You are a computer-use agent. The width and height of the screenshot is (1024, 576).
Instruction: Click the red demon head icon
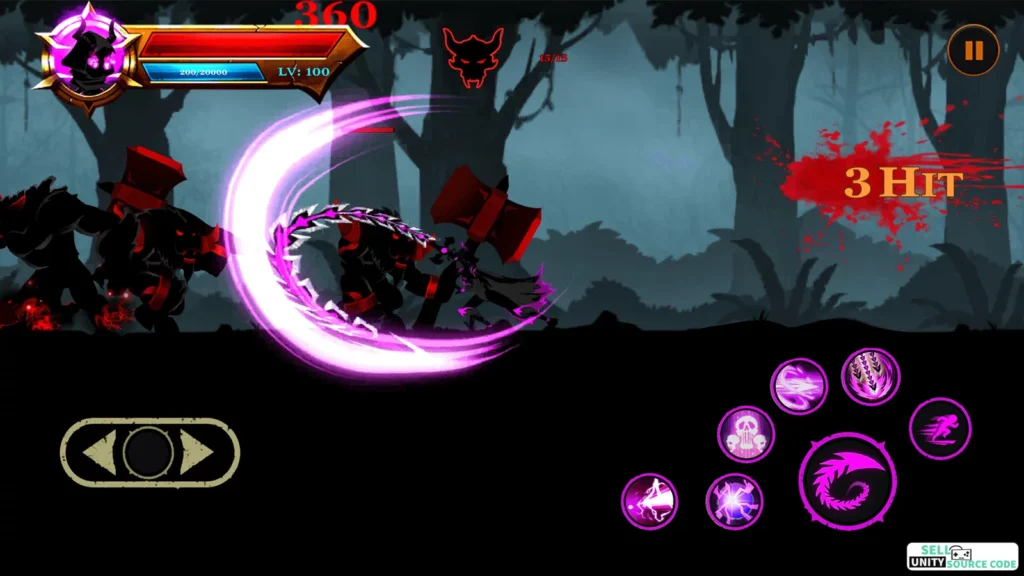[473, 56]
